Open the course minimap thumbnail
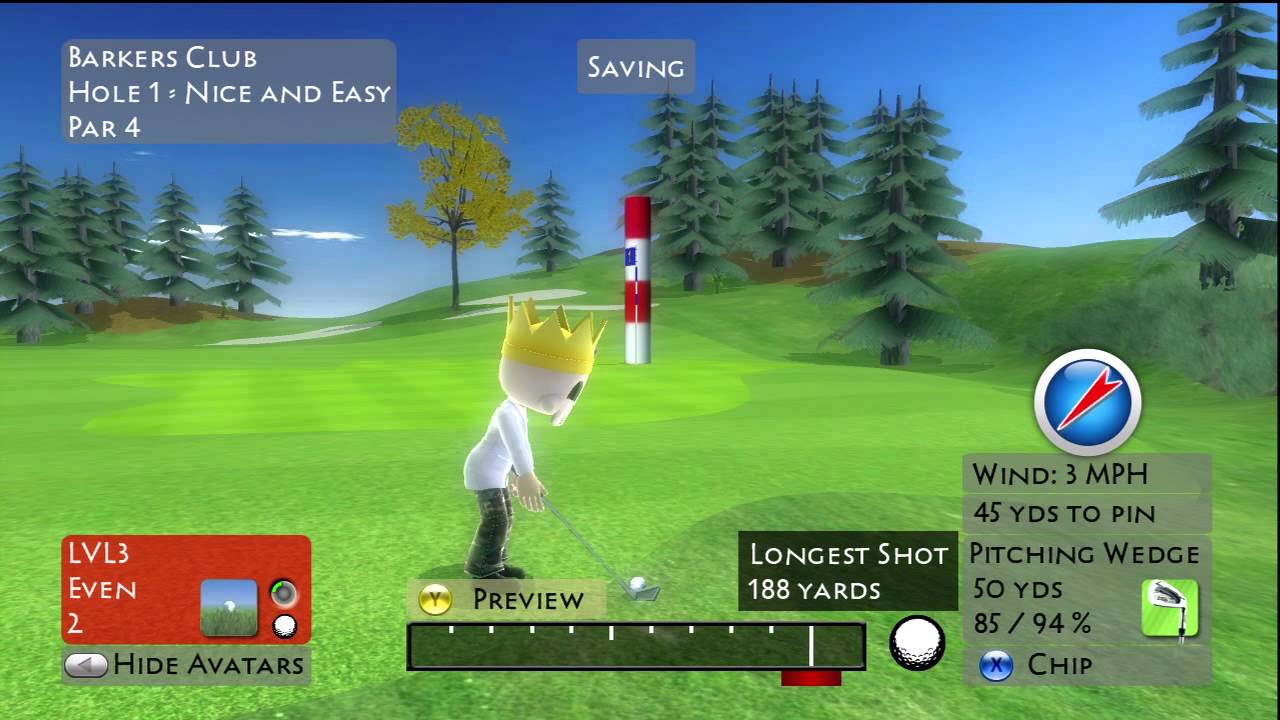Screen dimensions: 1280x720 click(227, 606)
